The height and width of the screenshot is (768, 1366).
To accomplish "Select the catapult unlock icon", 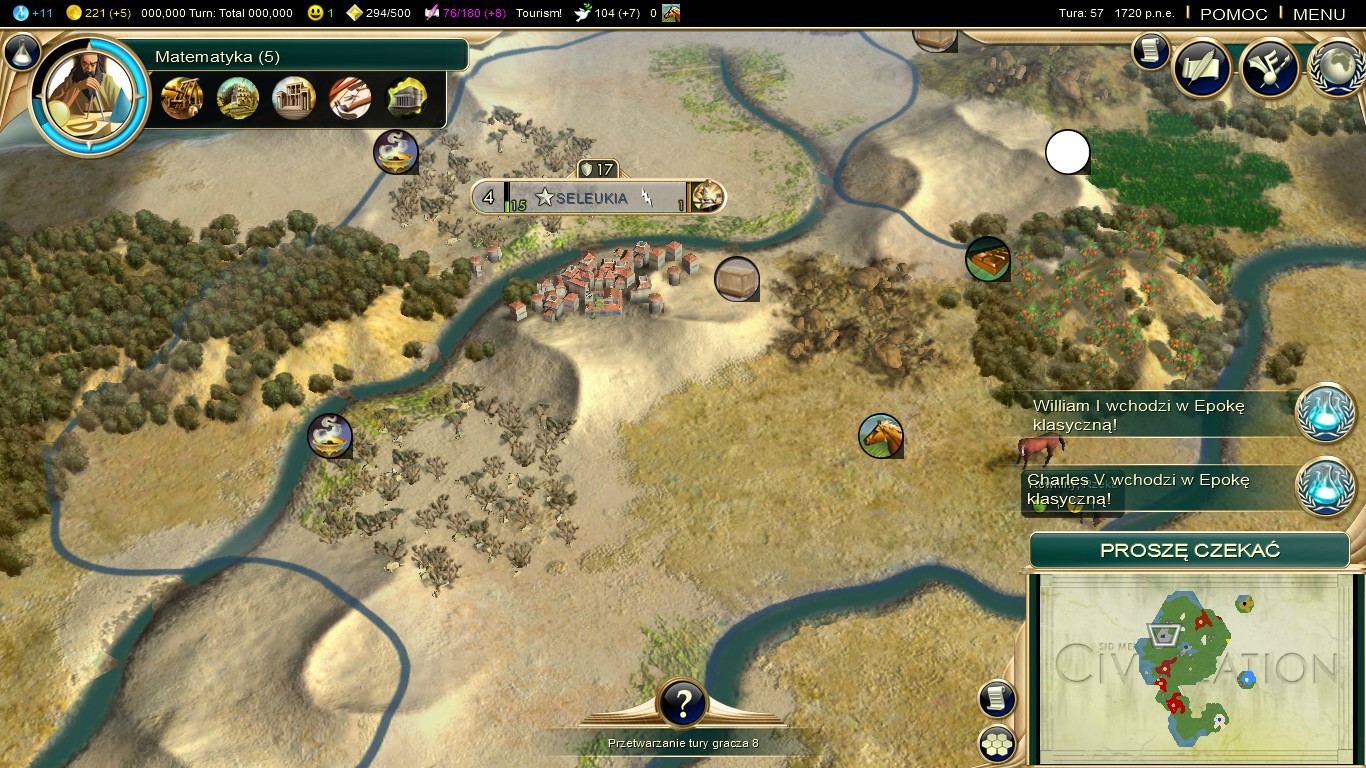I will [182, 98].
